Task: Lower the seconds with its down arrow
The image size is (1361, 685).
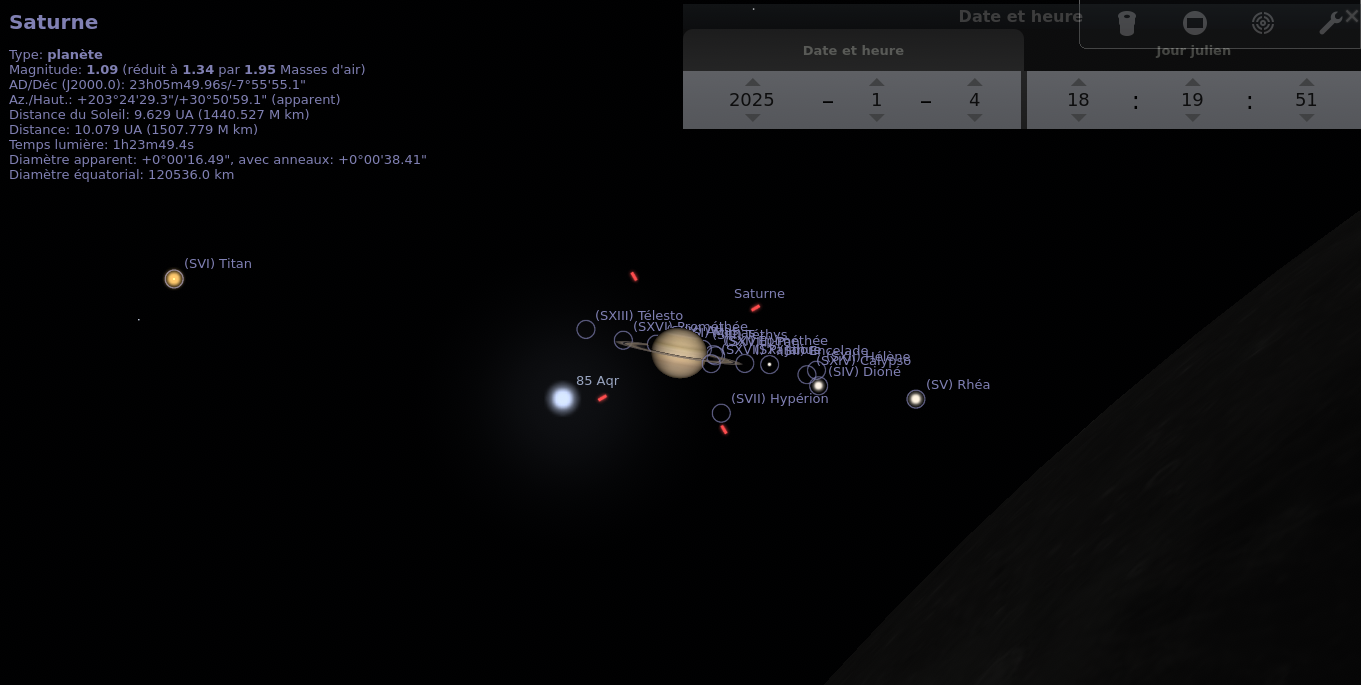Action: pyautogui.click(x=1306, y=117)
